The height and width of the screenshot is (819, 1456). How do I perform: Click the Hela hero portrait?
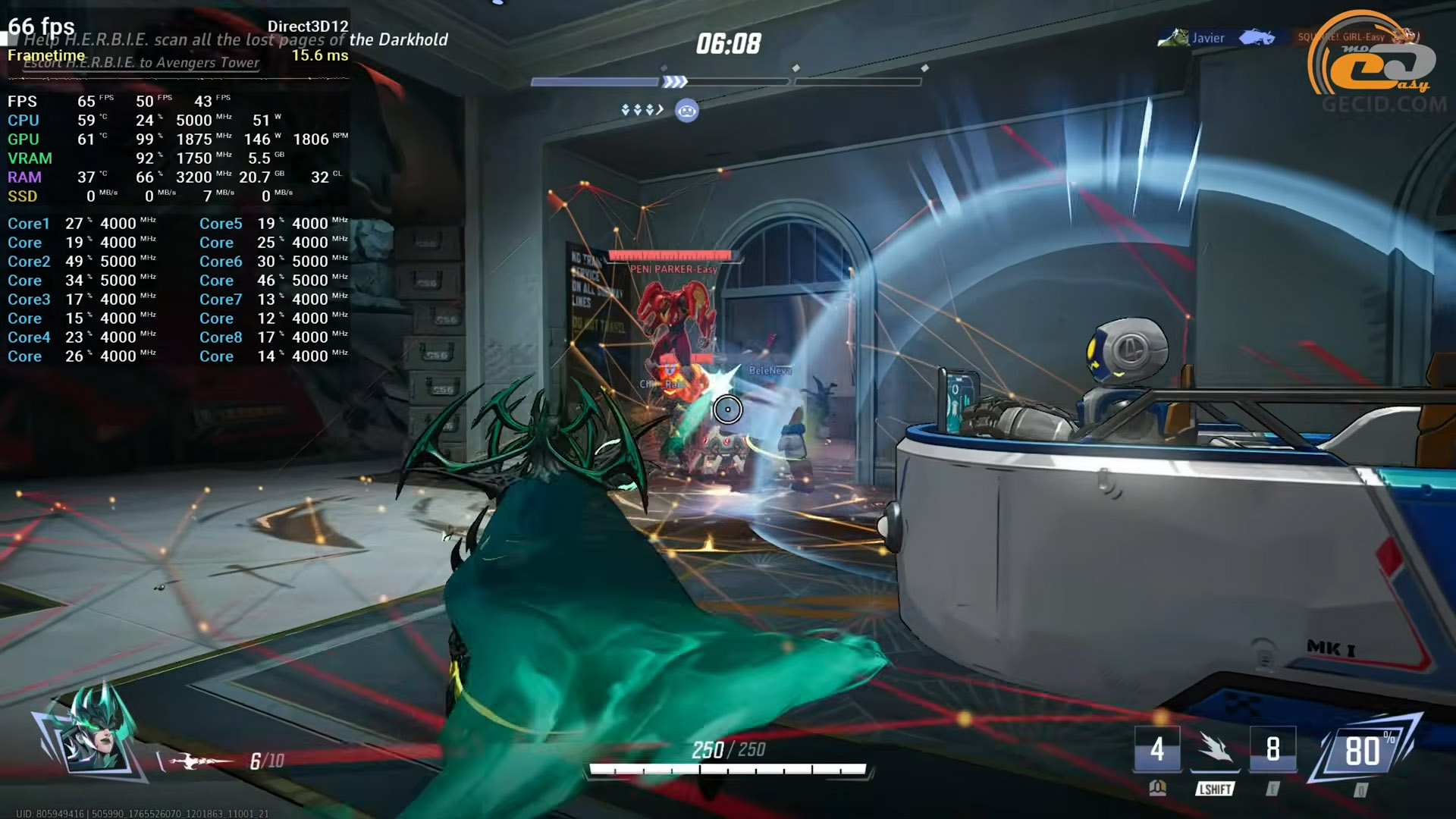[95, 737]
